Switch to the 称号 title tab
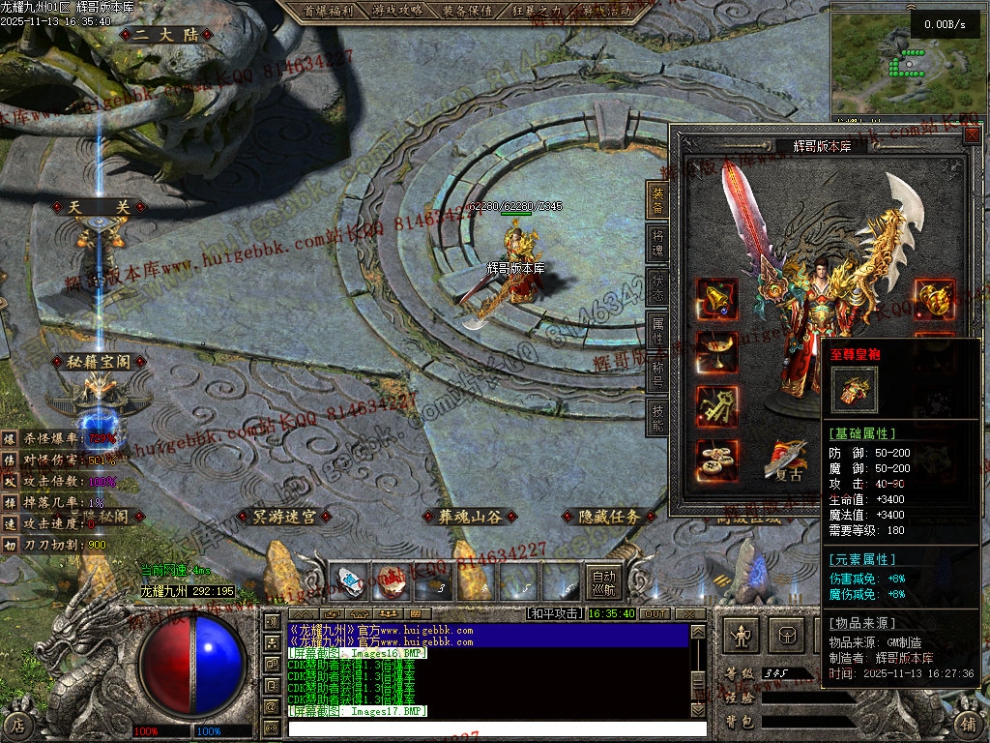Image resolution: width=990 pixels, height=743 pixels. coord(658,371)
